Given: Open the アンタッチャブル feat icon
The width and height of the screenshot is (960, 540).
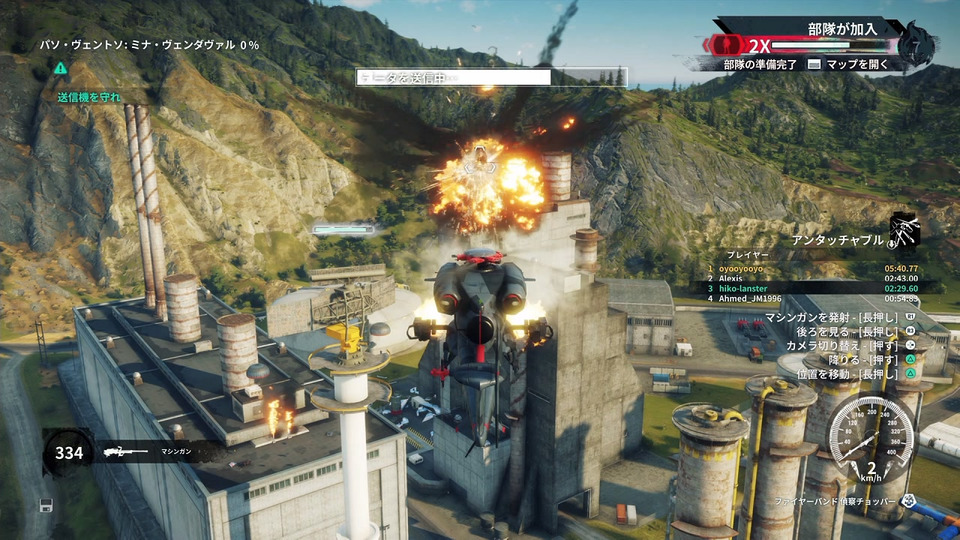Looking at the screenshot, I should [x=903, y=232].
